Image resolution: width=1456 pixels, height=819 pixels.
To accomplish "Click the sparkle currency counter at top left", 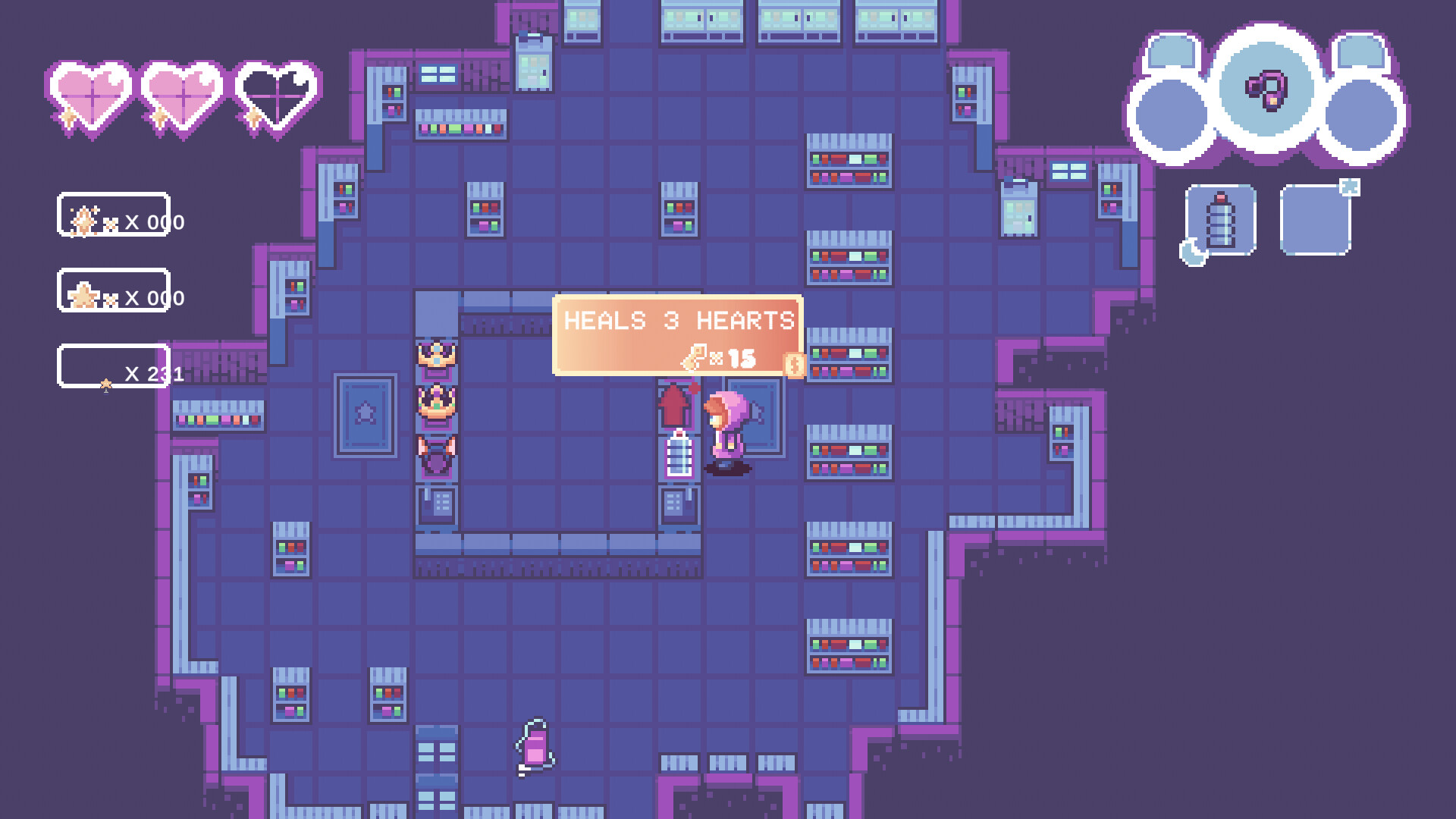I will (114, 221).
